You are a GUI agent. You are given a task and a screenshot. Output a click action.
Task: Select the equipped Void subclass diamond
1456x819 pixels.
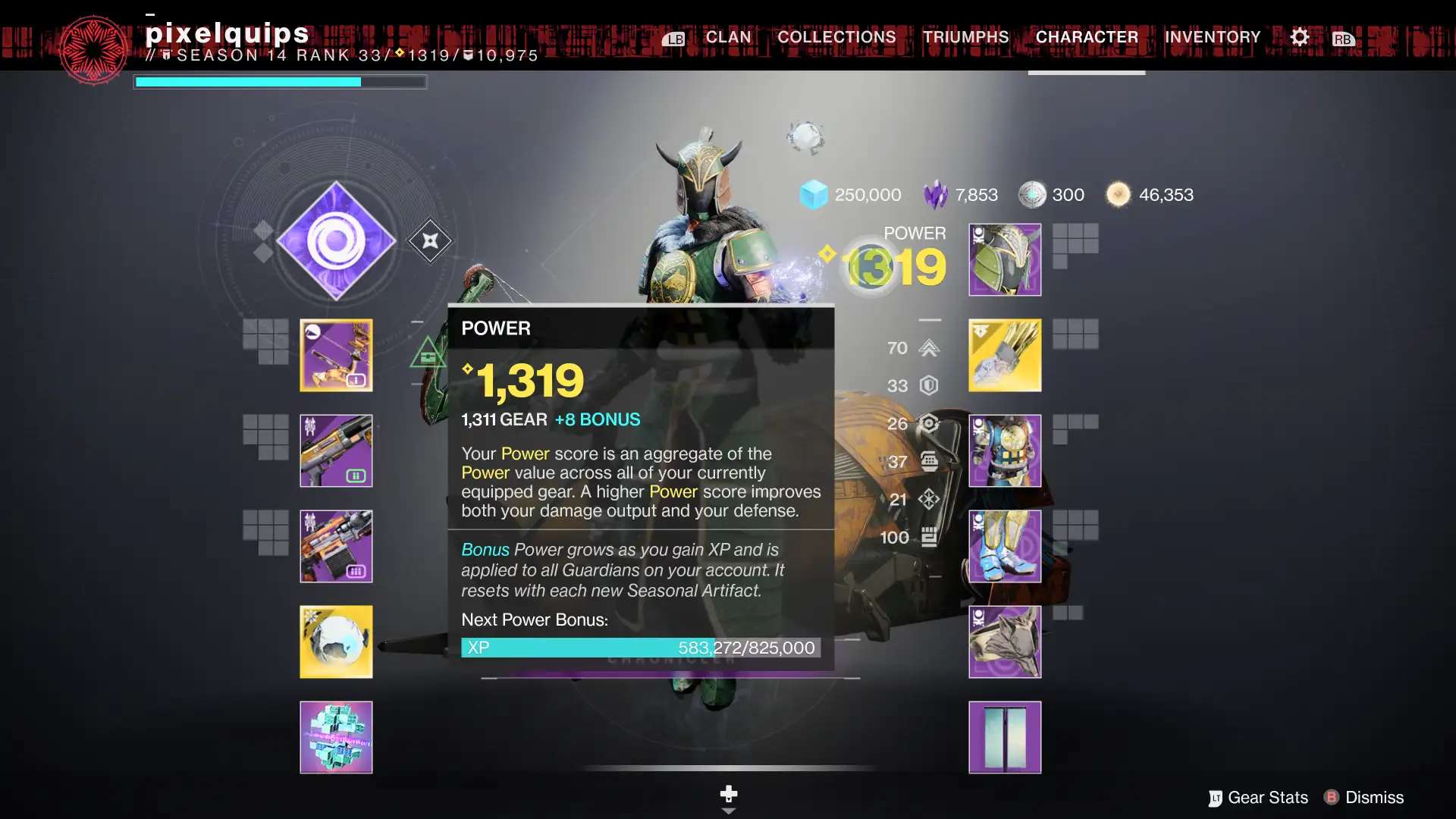tap(336, 240)
